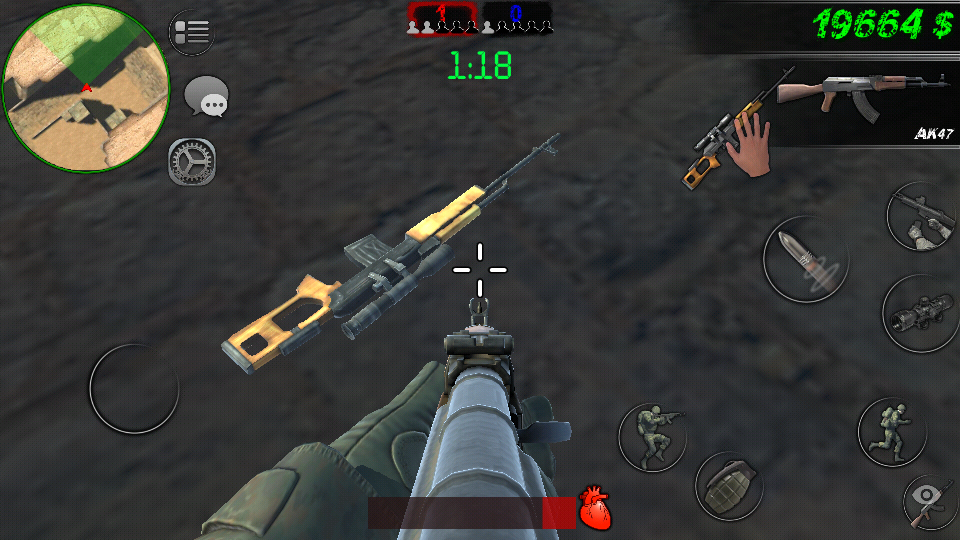
Task: Open the scoreboard list menu
Action: (x=191, y=32)
